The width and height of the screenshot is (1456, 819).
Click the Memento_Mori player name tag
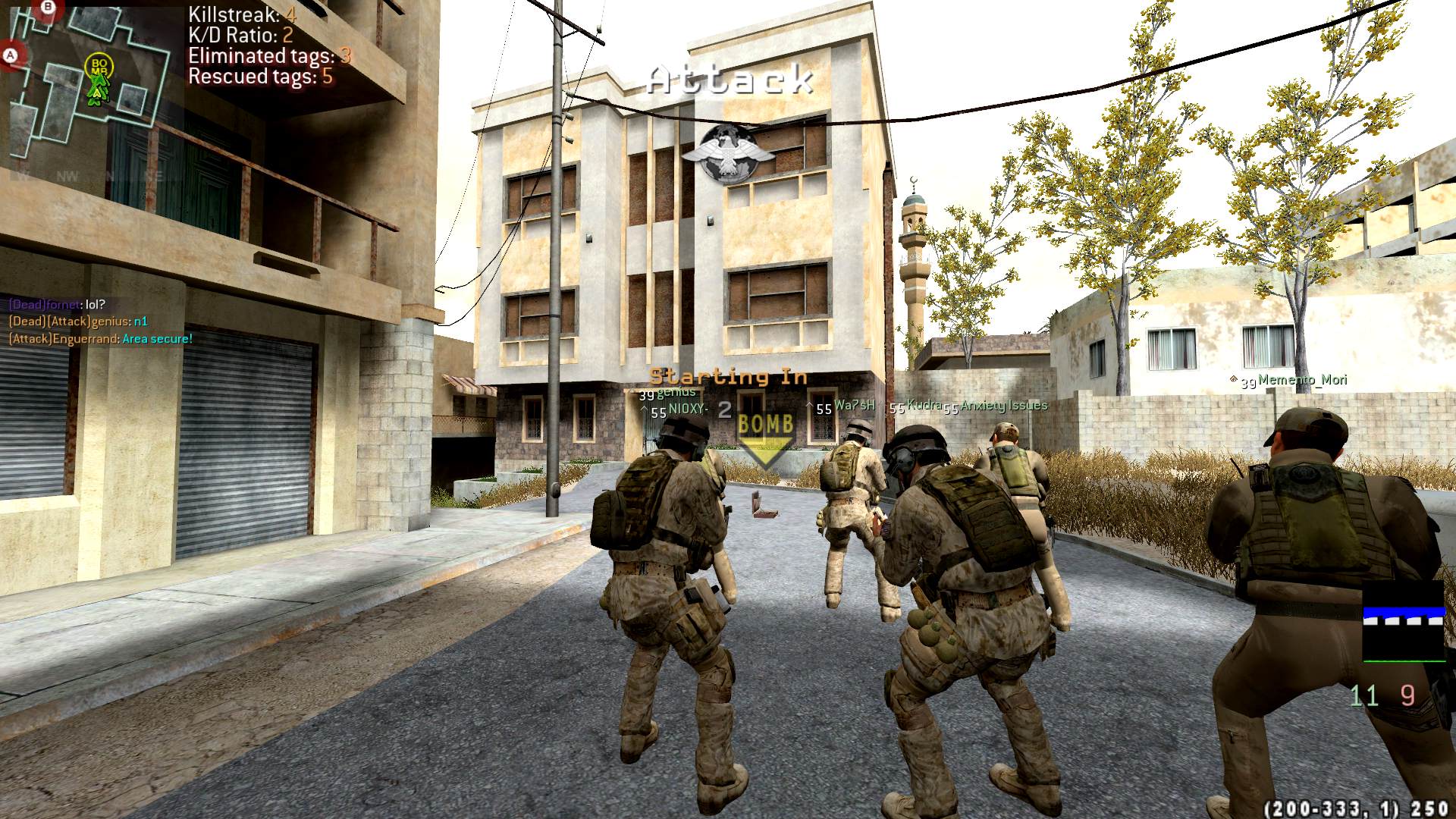point(1301,380)
